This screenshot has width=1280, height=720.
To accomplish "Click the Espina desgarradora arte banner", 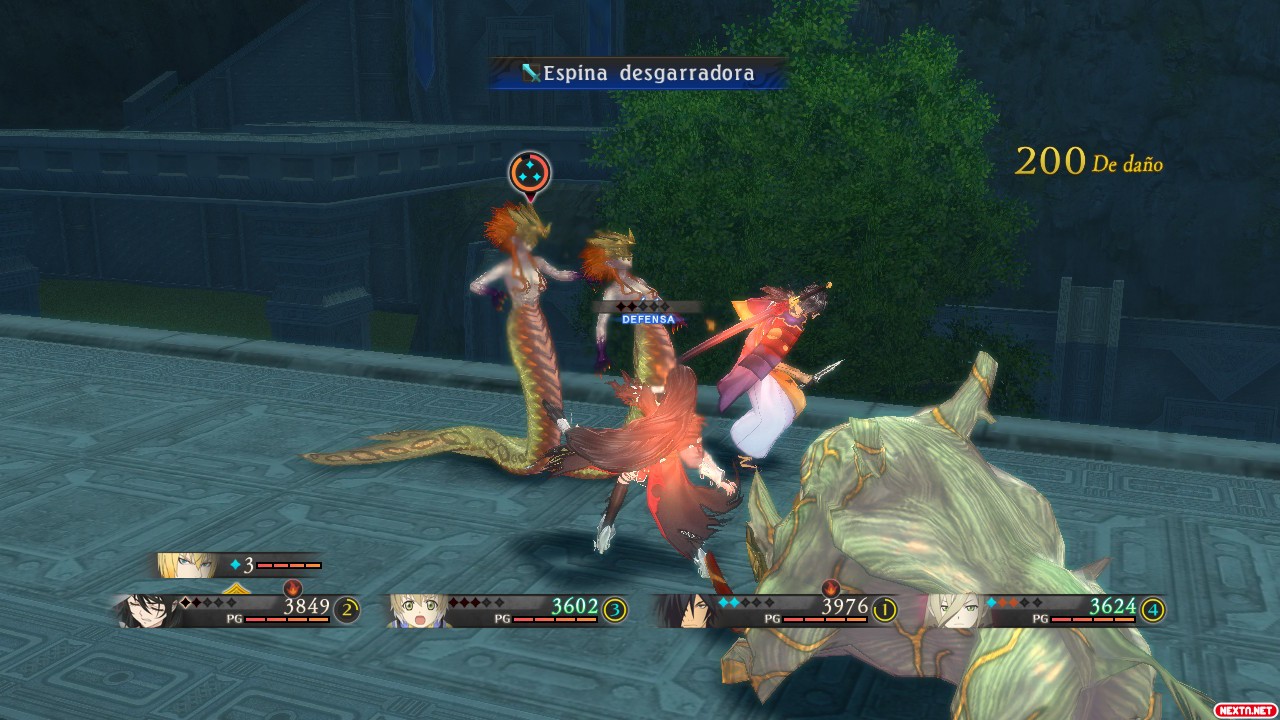I will [x=637, y=73].
